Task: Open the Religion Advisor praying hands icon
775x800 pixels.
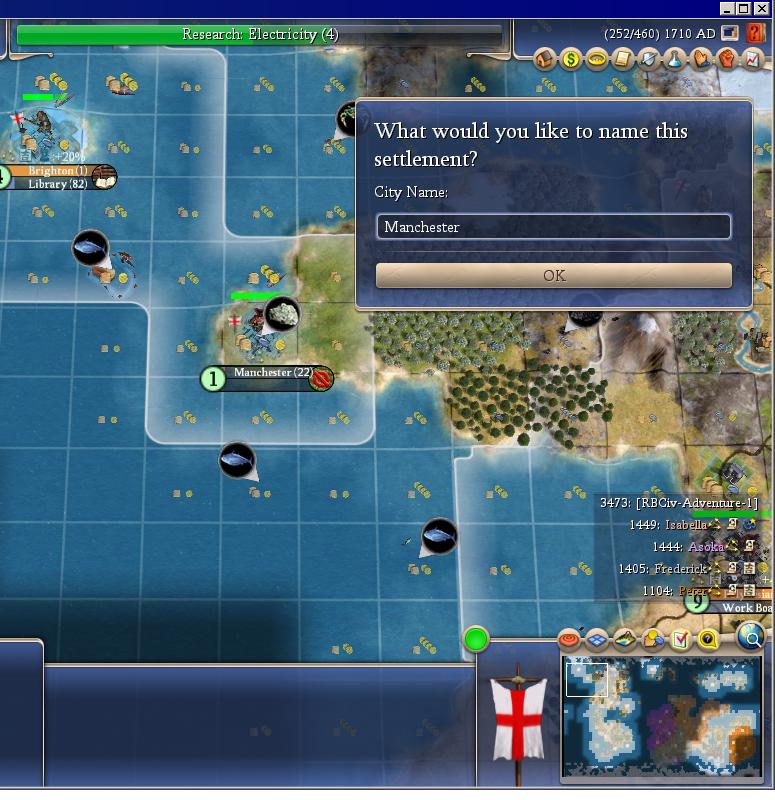Action: [x=701, y=60]
